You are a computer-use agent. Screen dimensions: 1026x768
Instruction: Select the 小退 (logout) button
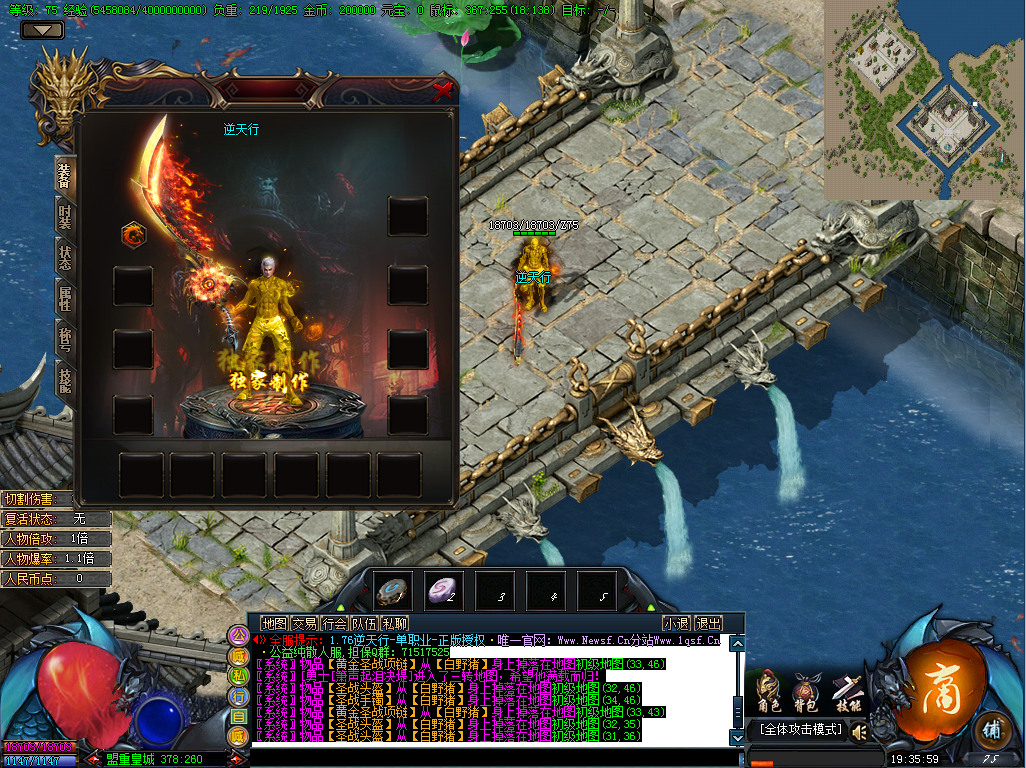click(x=675, y=623)
